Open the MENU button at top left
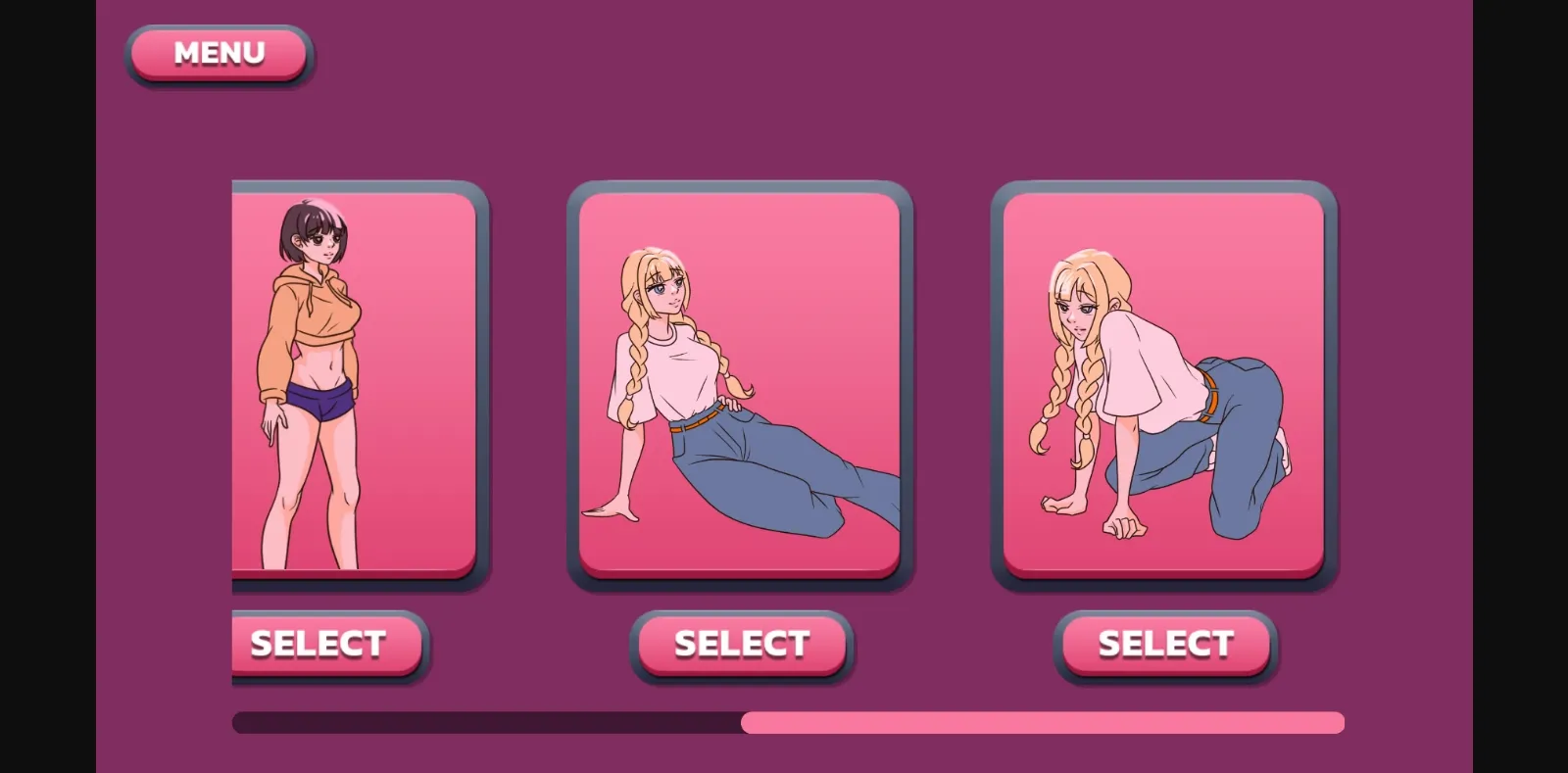The height and width of the screenshot is (773, 1568). coord(219,54)
